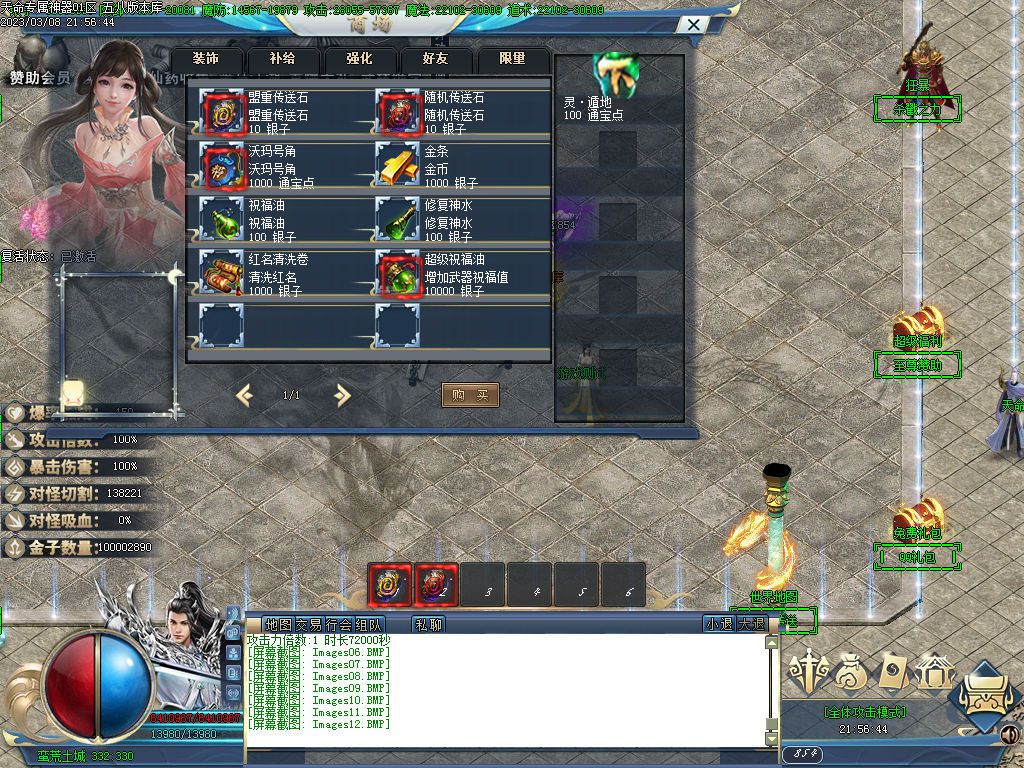This screenshot has width=1024, height=768.
Task: Open the bag pouch icon
Action: click(x=850, y=673)
